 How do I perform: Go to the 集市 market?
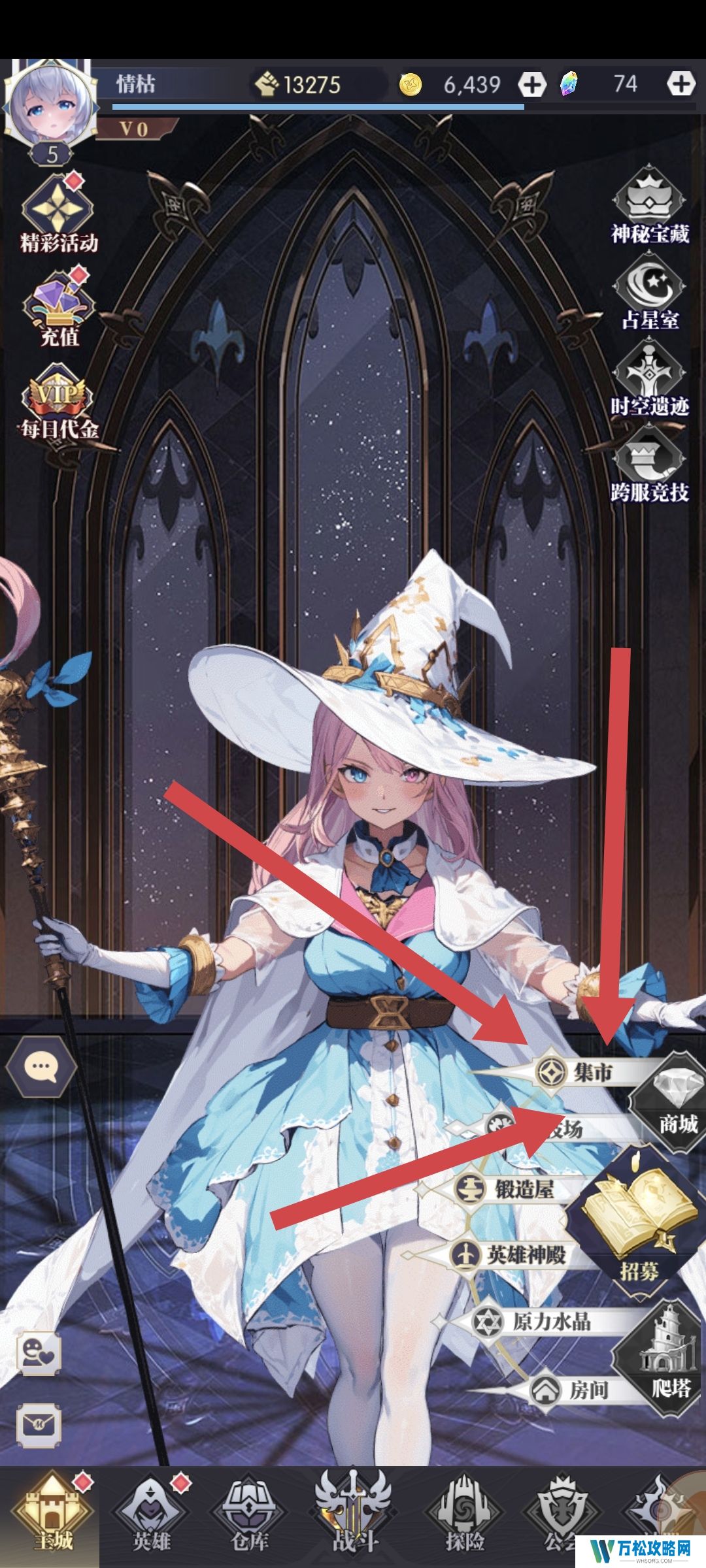point(577,1072)
